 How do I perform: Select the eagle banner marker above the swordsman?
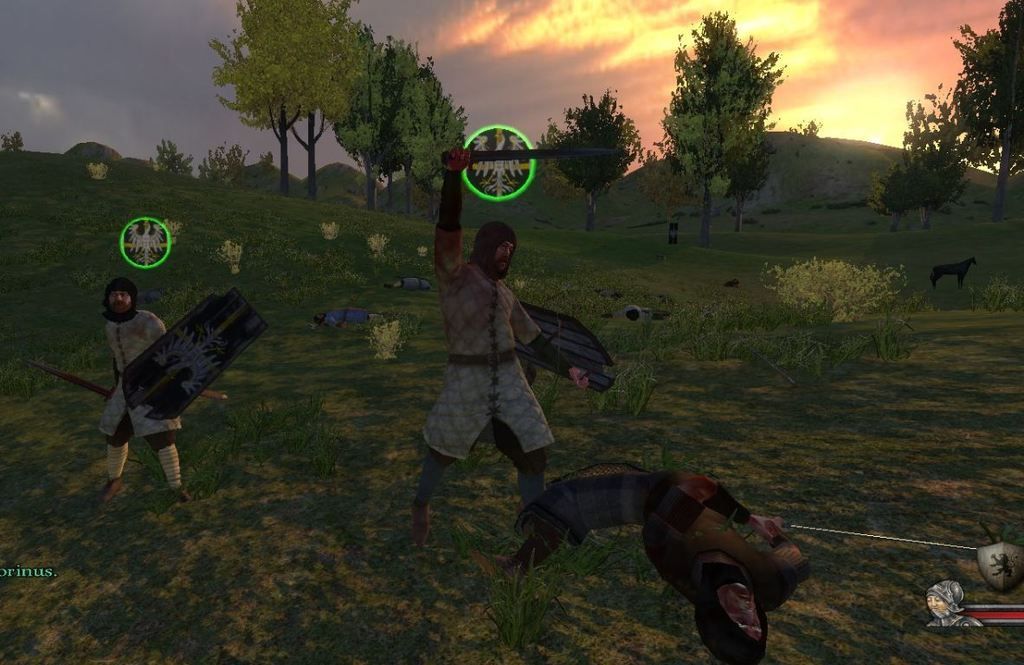(x=499, y=163)
